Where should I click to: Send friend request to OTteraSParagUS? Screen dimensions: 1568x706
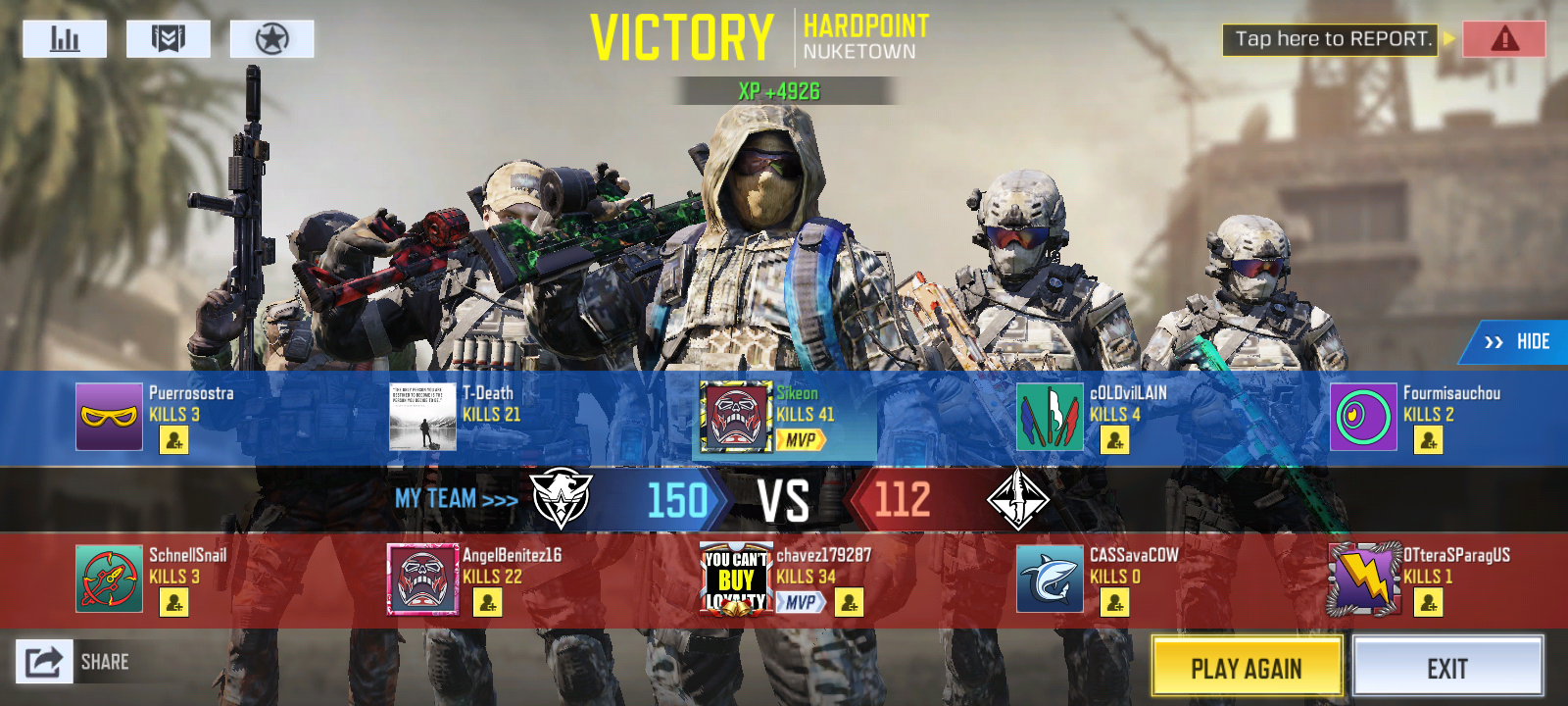pos(1428,603)
